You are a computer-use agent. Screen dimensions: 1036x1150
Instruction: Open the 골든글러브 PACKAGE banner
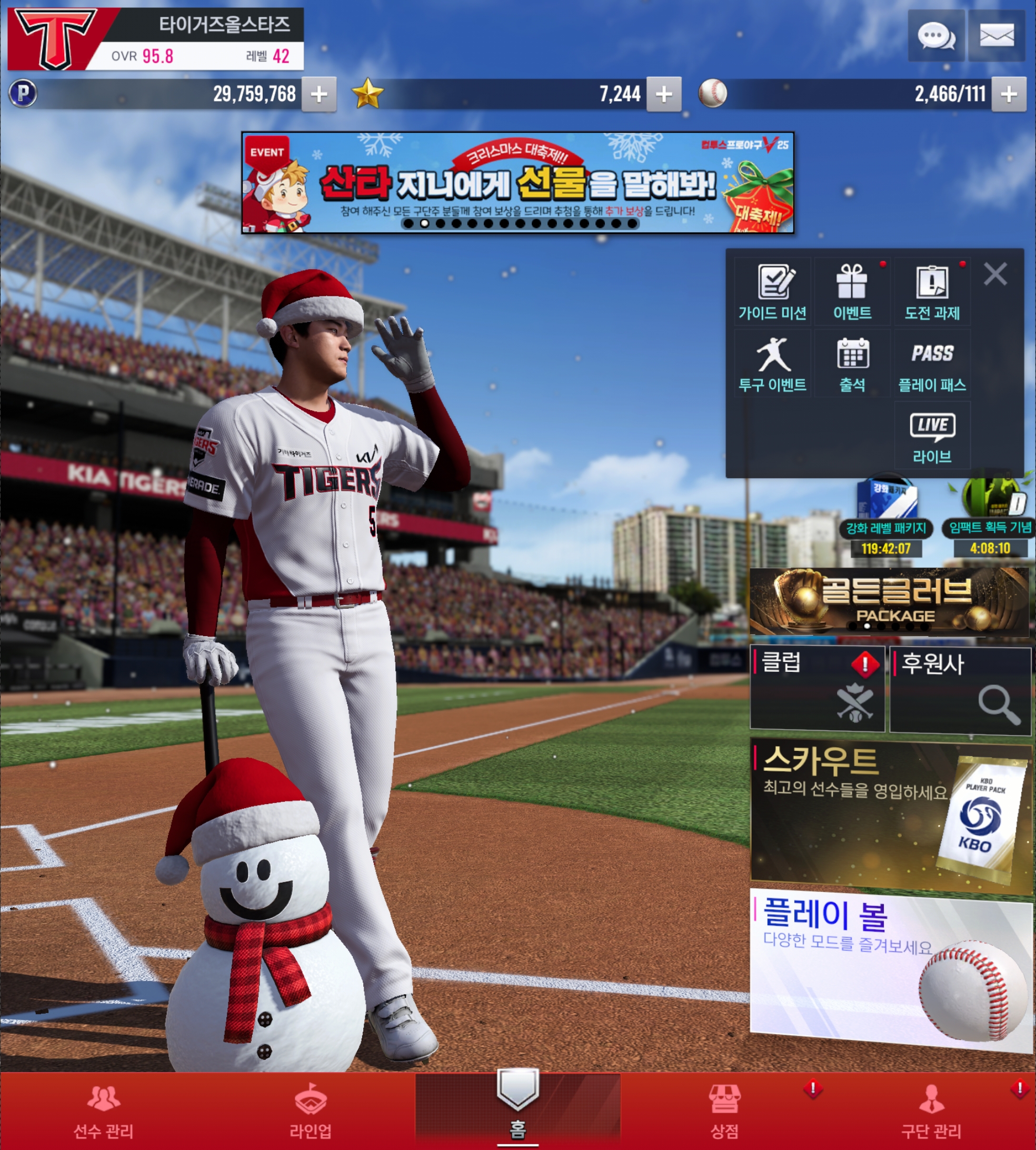point(890,601)
